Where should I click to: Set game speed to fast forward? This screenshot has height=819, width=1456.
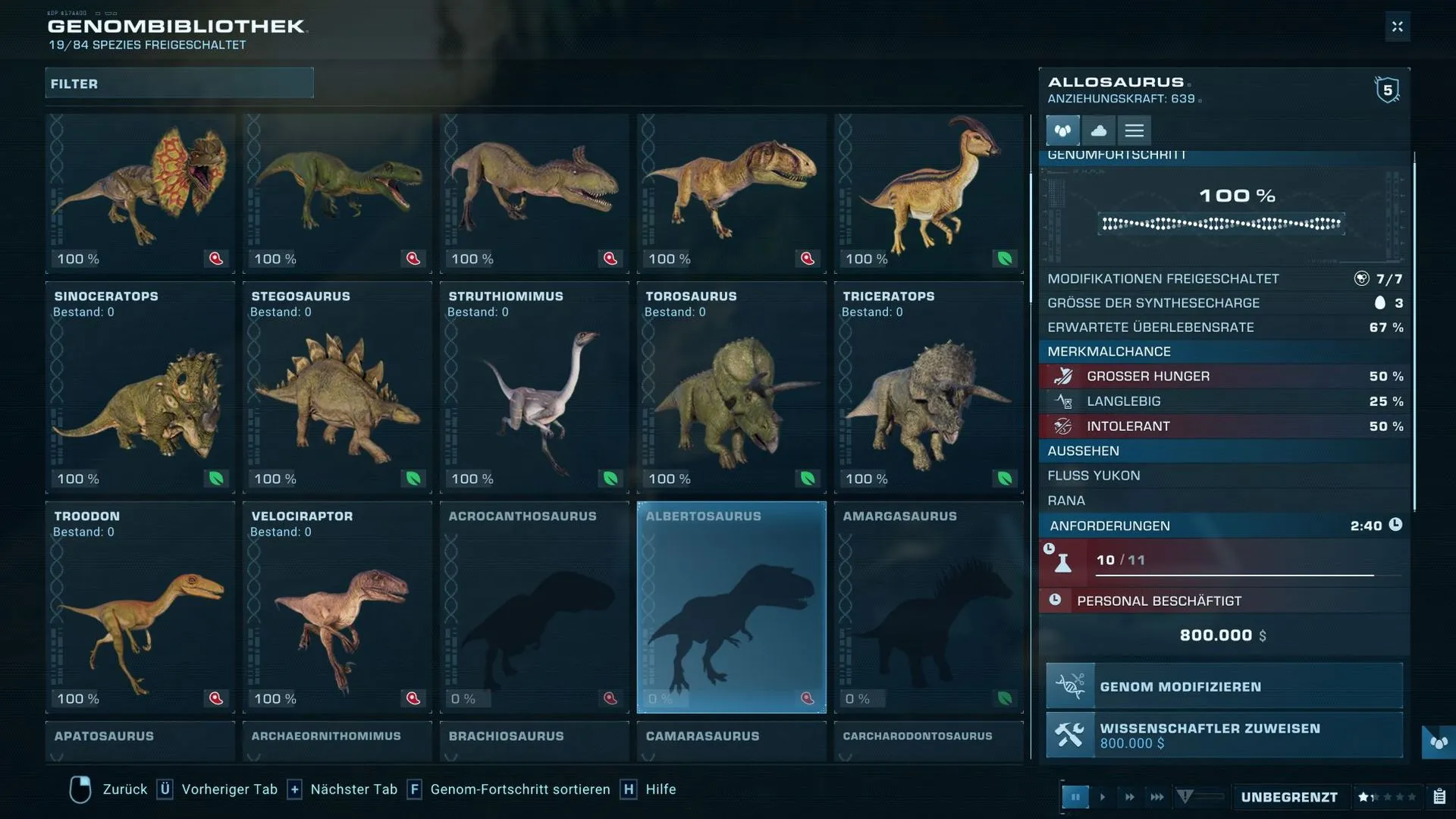point(1129,797)
